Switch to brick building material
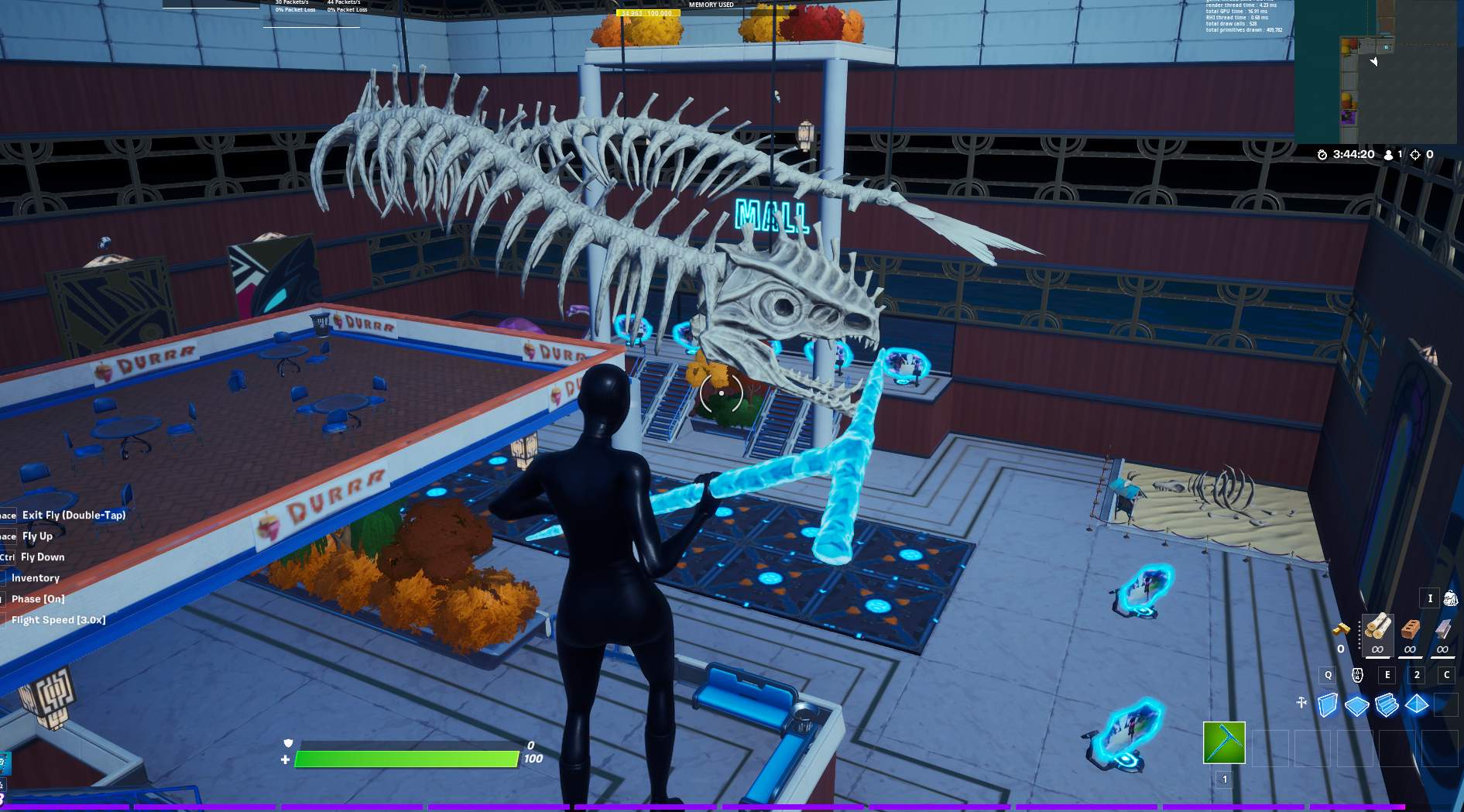 [x=1410, y=629]
